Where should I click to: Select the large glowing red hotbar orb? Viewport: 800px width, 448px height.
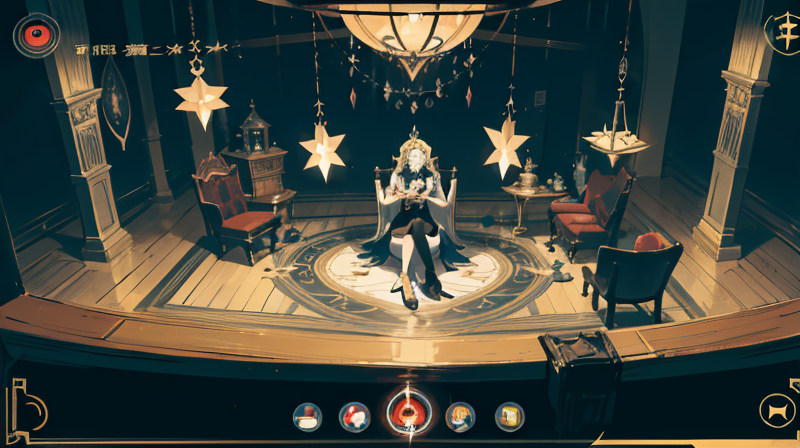click(409, 412)
